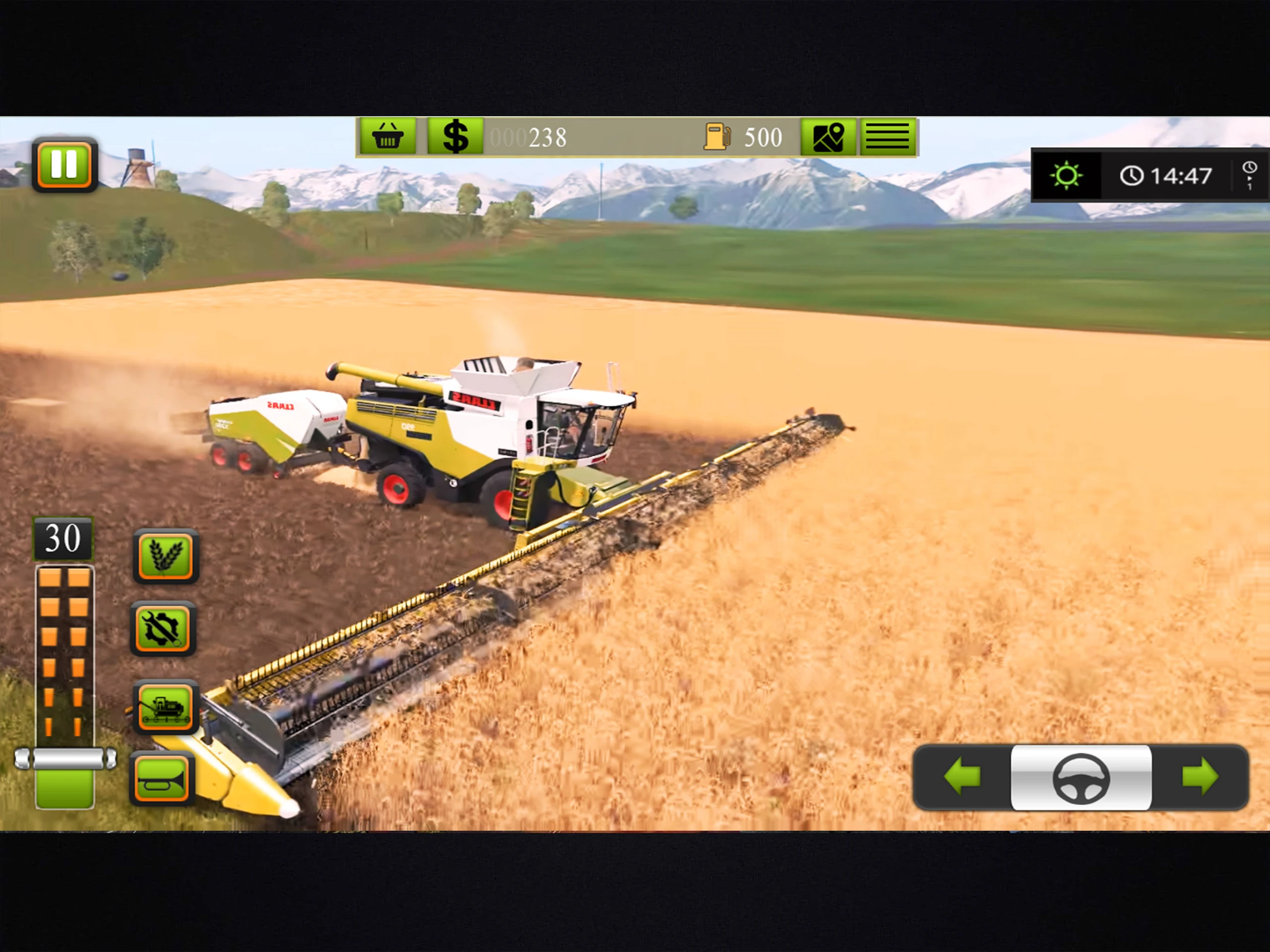Open the gear and wrench tools button

tap(164, 628)
